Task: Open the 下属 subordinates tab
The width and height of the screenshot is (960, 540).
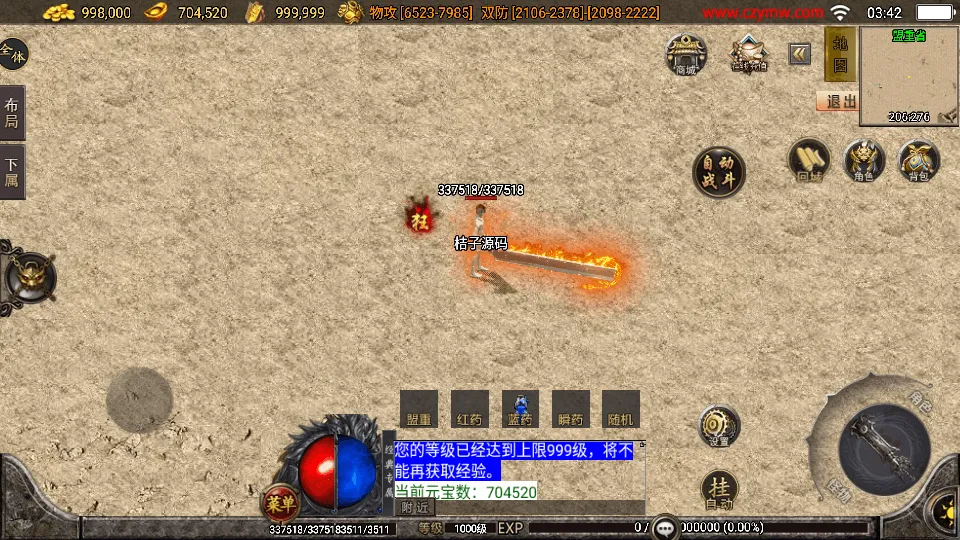Action: tap(12, 172)
